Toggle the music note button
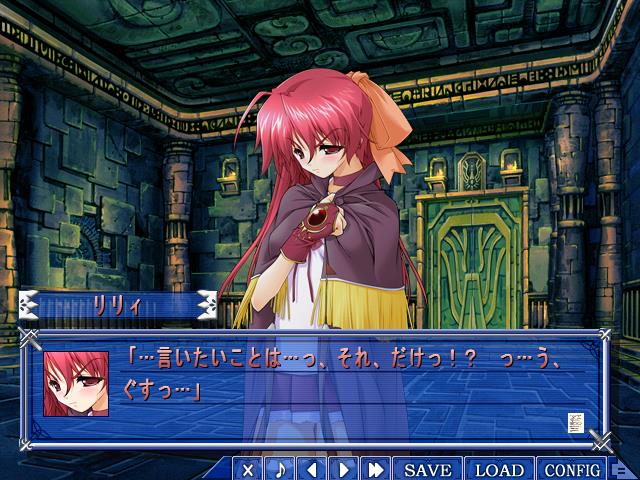The image size is (640, 480). click(x=281, y=469)
